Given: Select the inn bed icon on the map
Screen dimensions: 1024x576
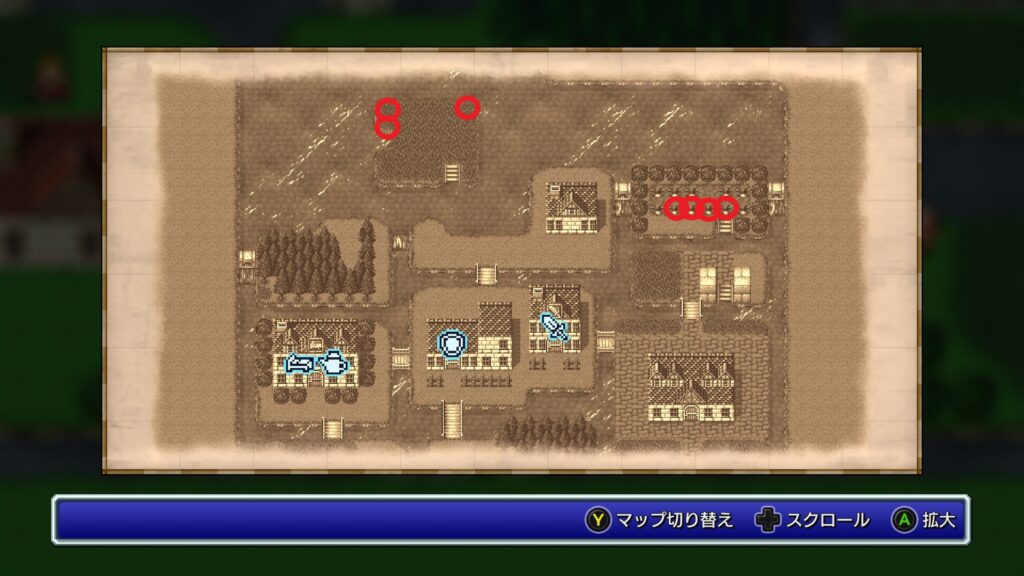Looking at the screenshot, I should pos(300,364).
